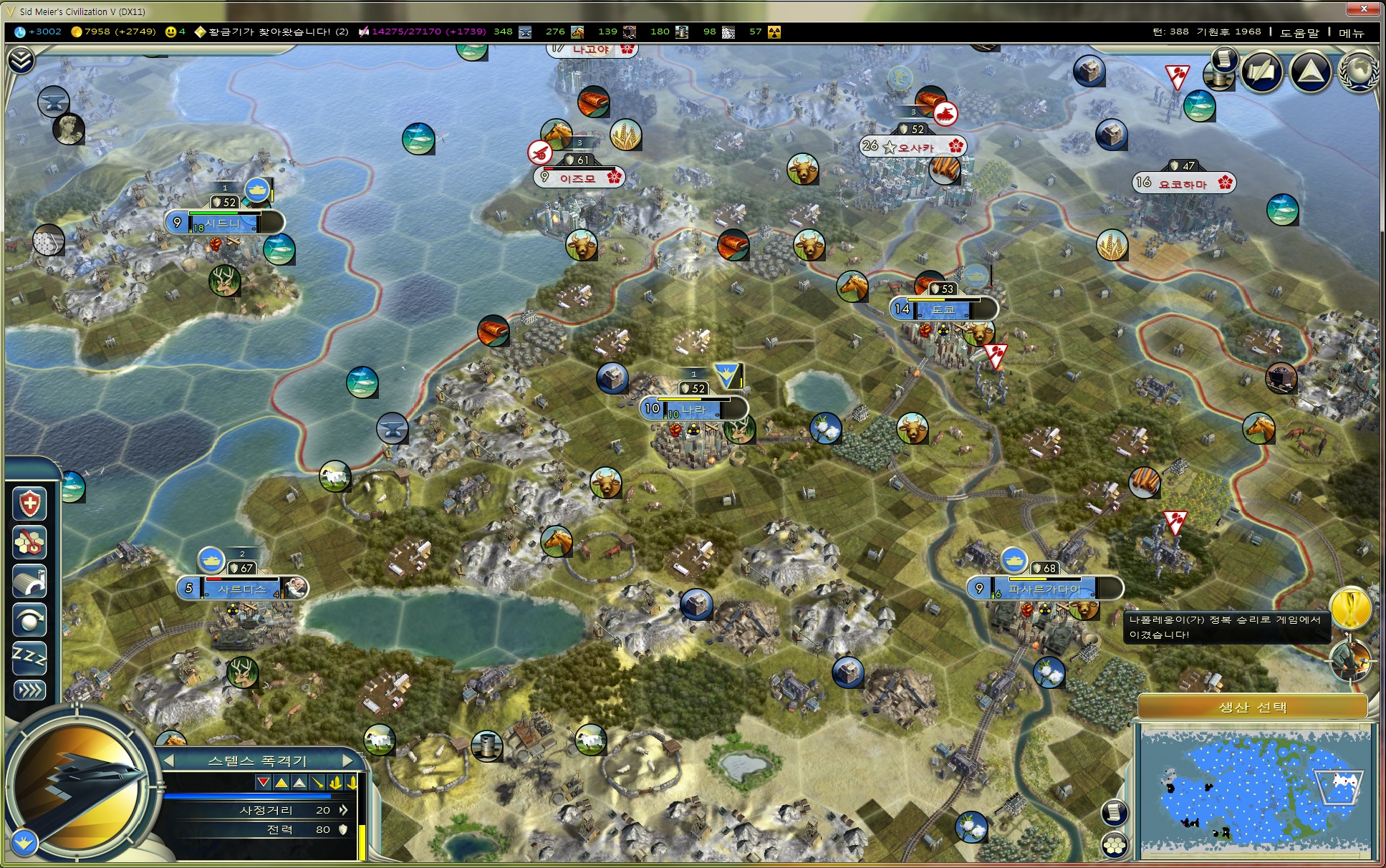1386x868 pixels.
Task: Select the worker production notification icon
Action: coord(1350,660)
